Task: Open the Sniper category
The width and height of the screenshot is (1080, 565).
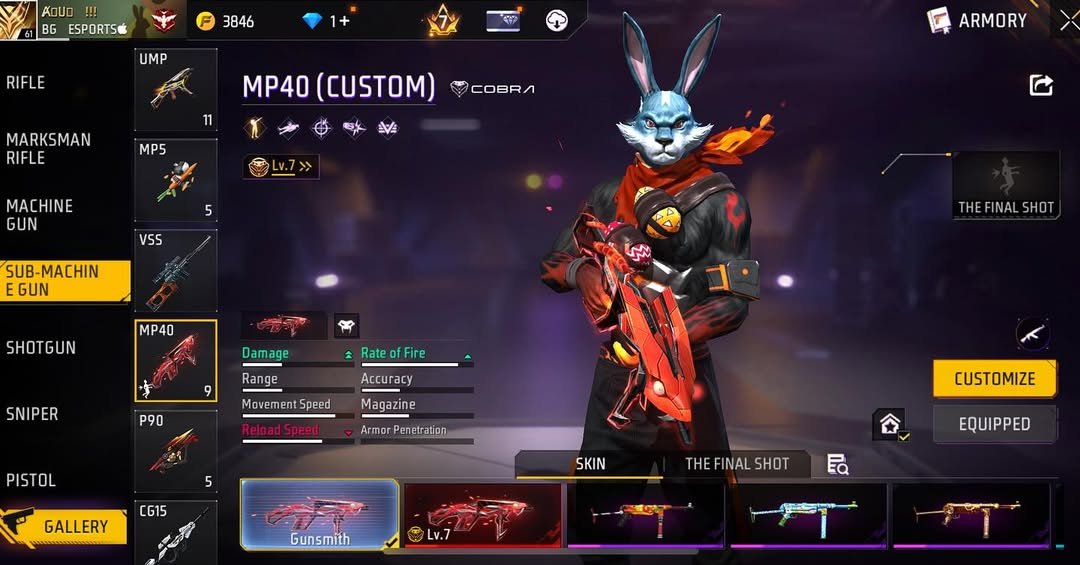Action: pyautogui.click(x=32, y=414)
